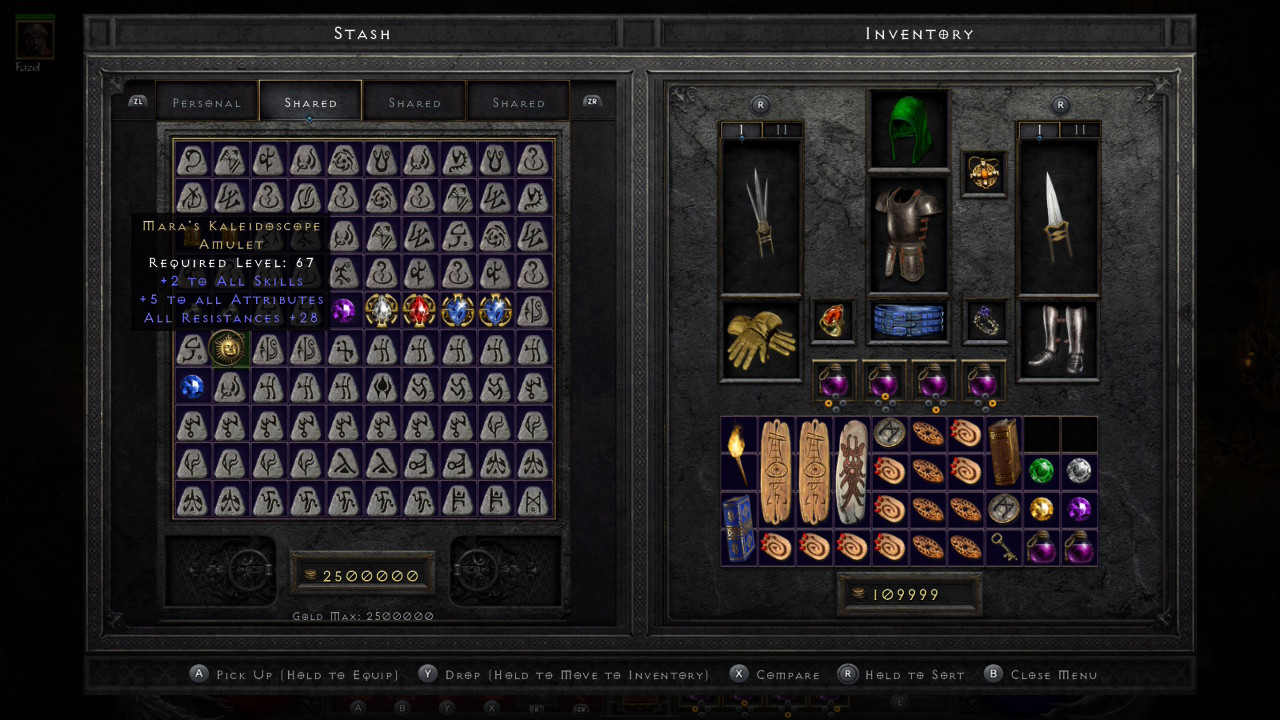Select the blue tome in the inventory
The image size is (1280, 720).
(x=739, y=528)
